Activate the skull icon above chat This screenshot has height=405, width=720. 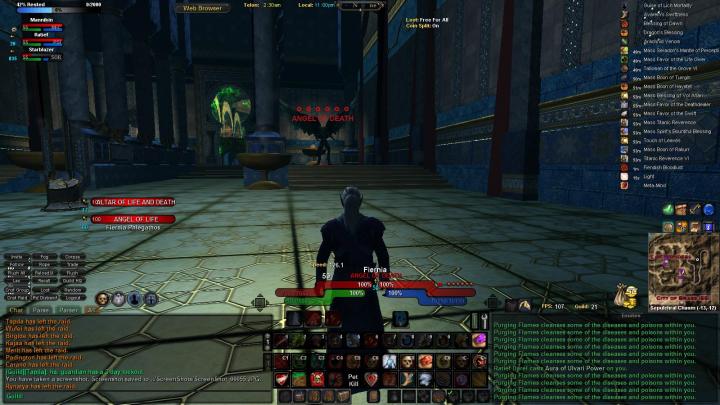point(102,299)
